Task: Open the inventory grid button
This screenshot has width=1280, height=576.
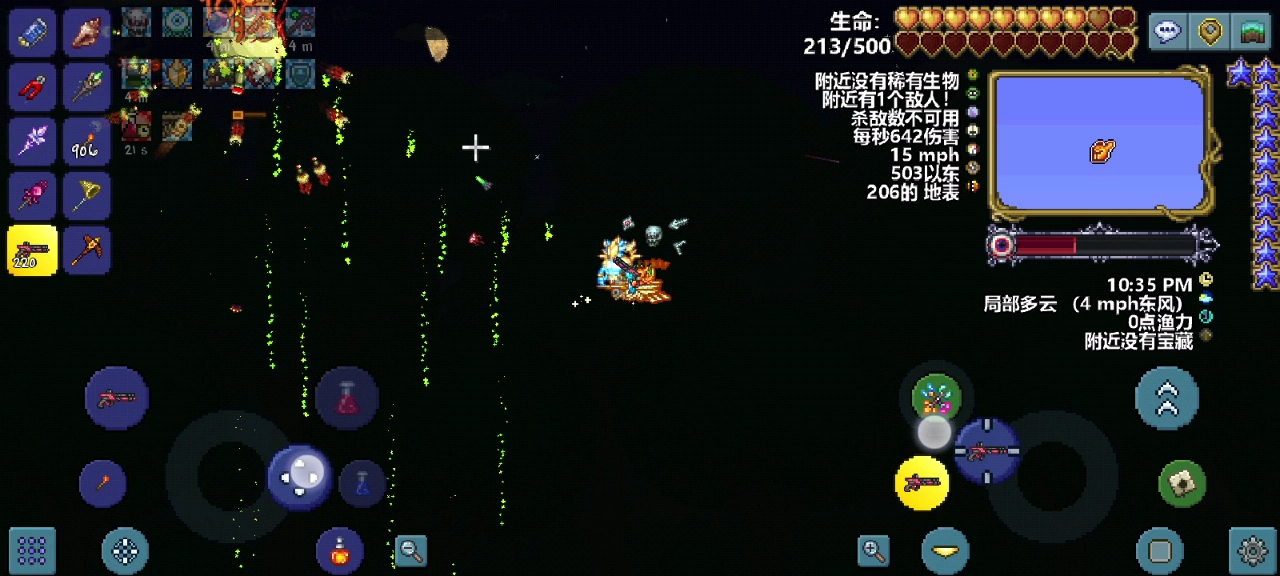Action: [32, 549]
